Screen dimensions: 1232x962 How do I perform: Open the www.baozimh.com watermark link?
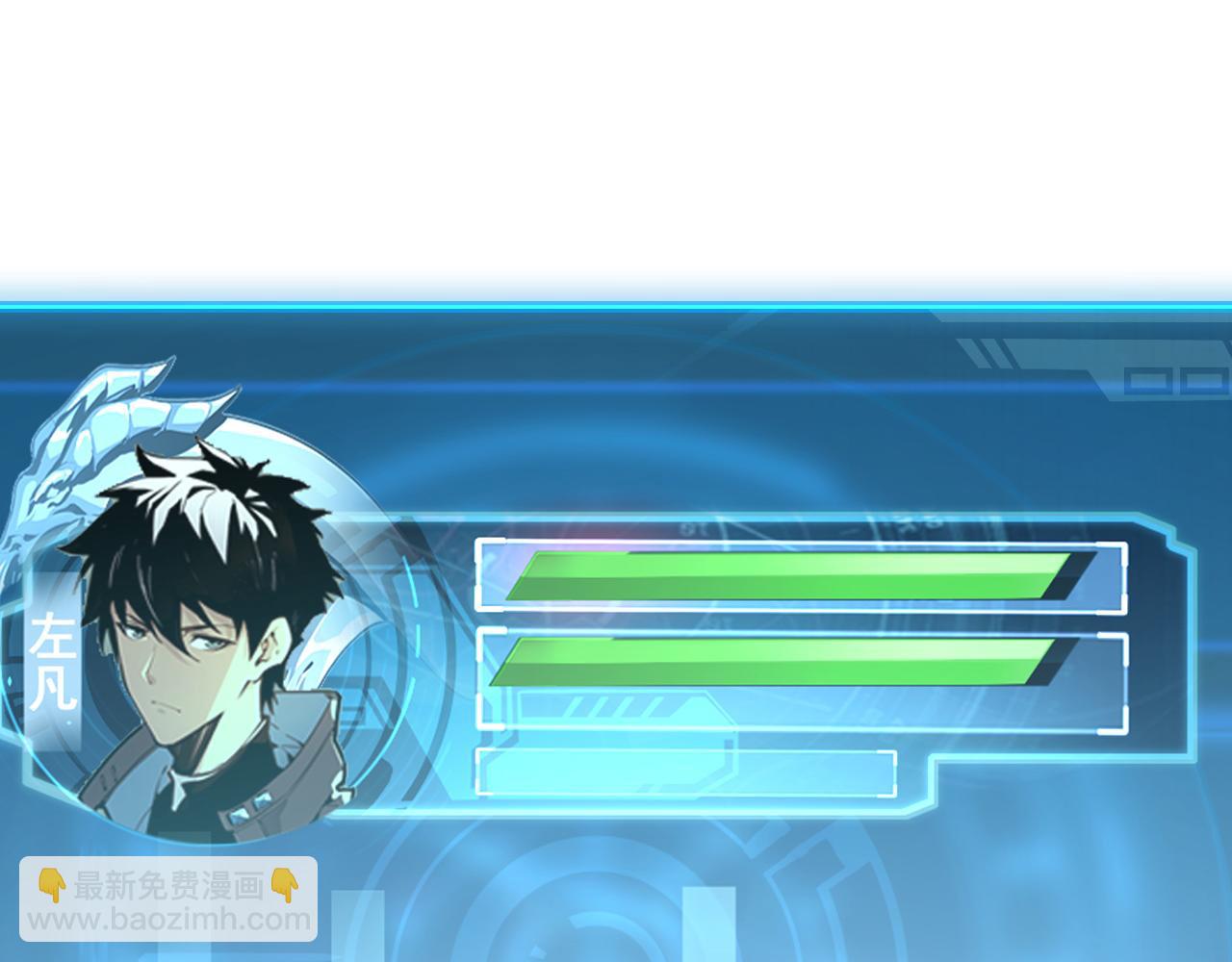(x=169, y=920)
